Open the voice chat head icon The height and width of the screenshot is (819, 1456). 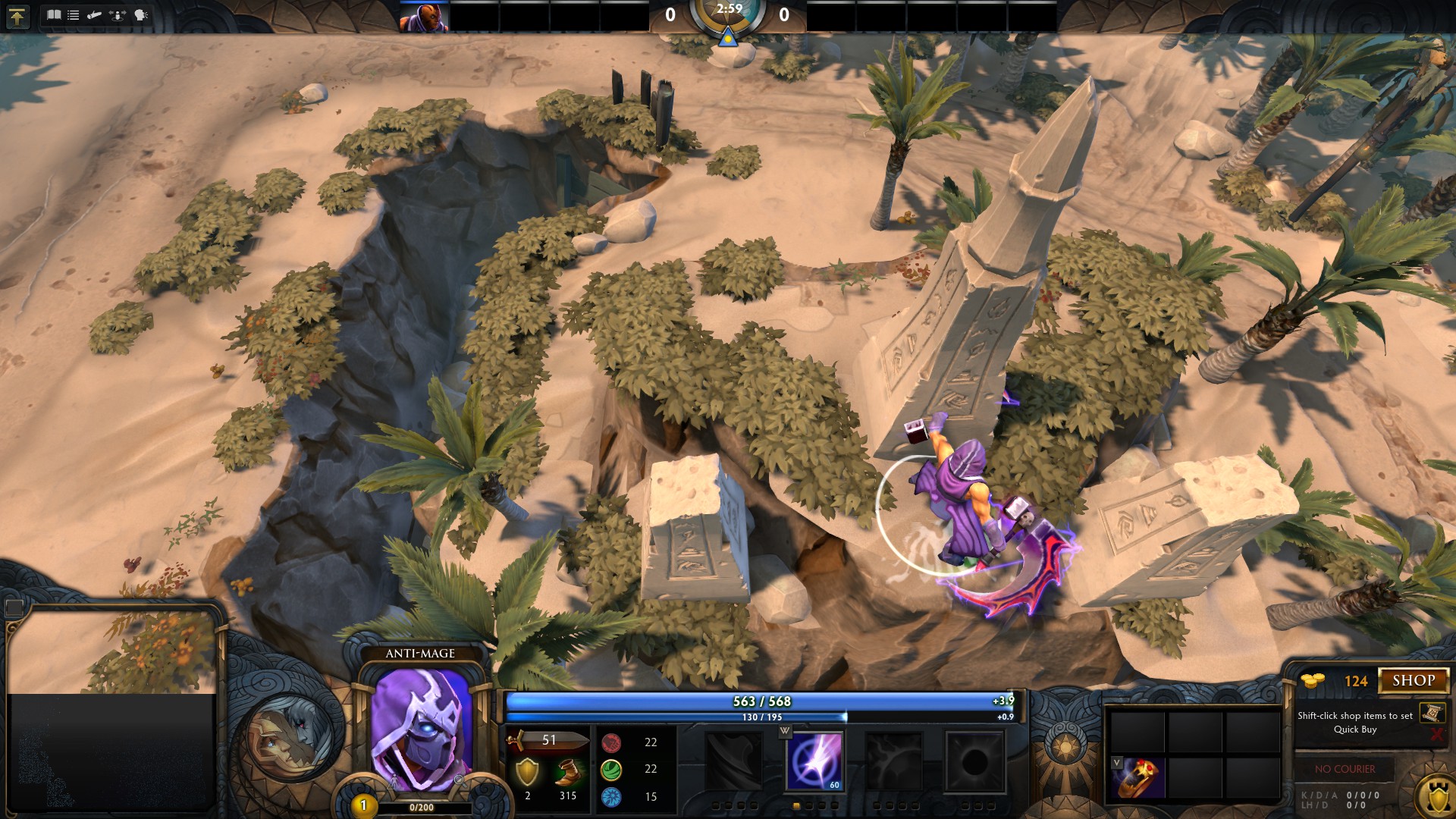click(141, 15)
